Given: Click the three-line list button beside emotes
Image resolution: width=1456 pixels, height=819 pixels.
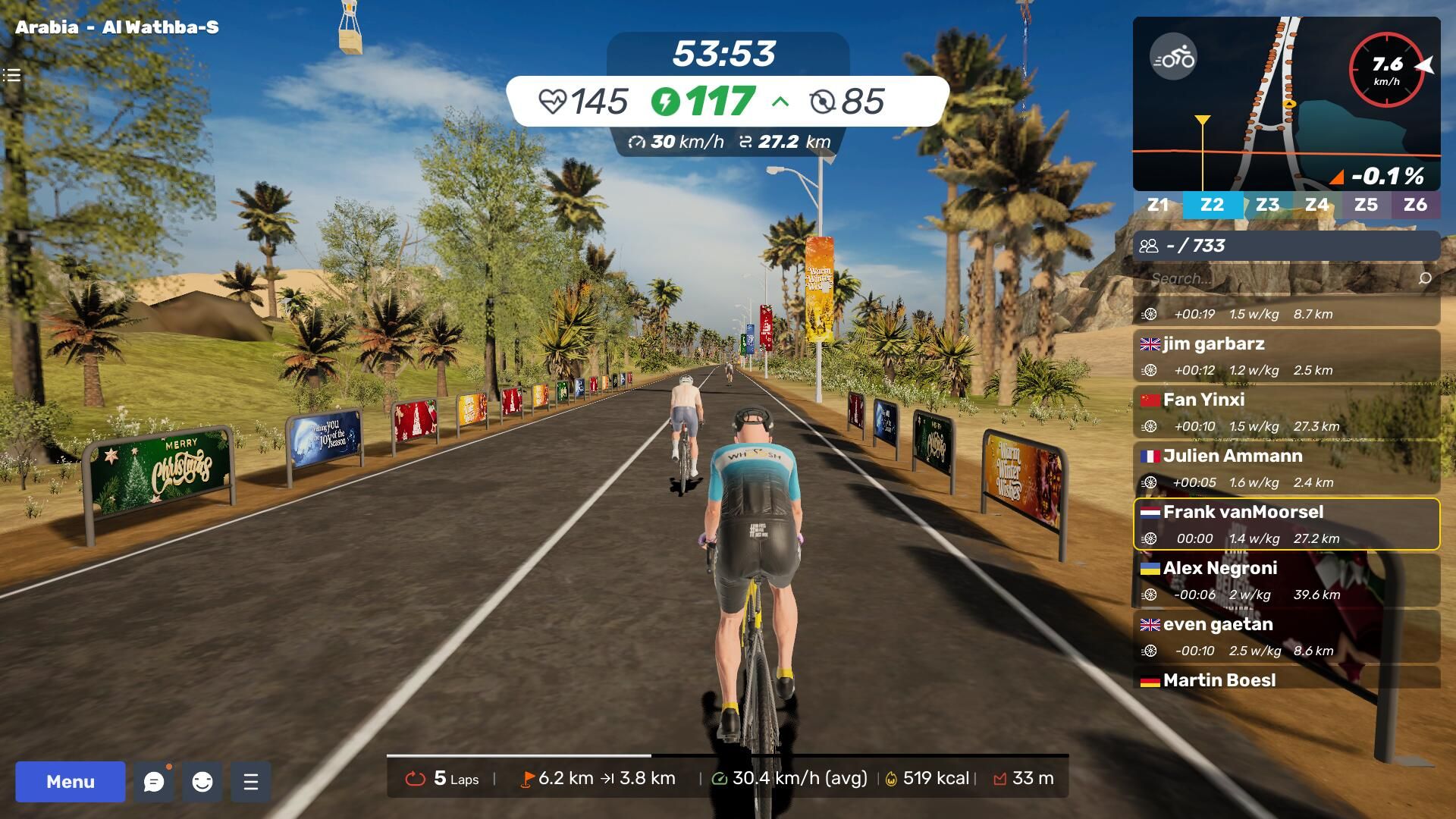Looking at the screenshot, I should [251, 782].
